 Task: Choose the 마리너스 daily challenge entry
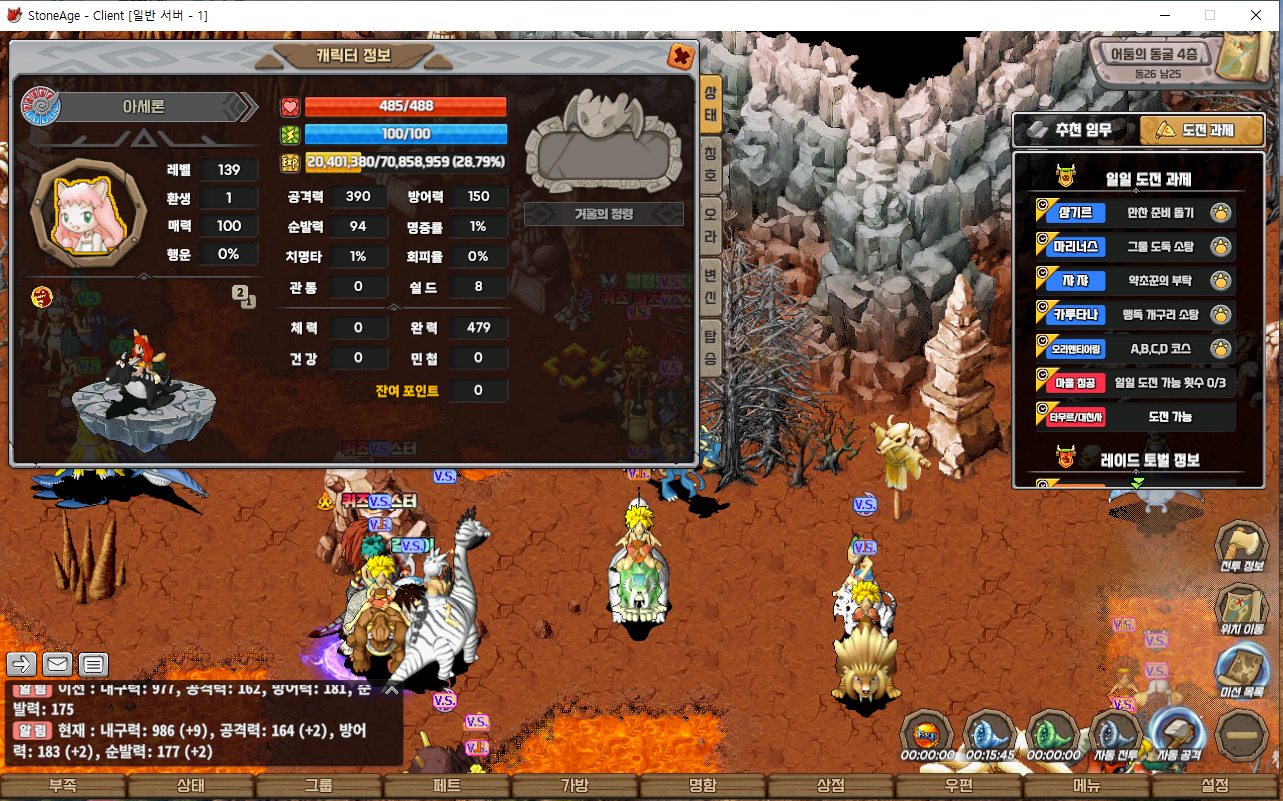[1134, 246]
